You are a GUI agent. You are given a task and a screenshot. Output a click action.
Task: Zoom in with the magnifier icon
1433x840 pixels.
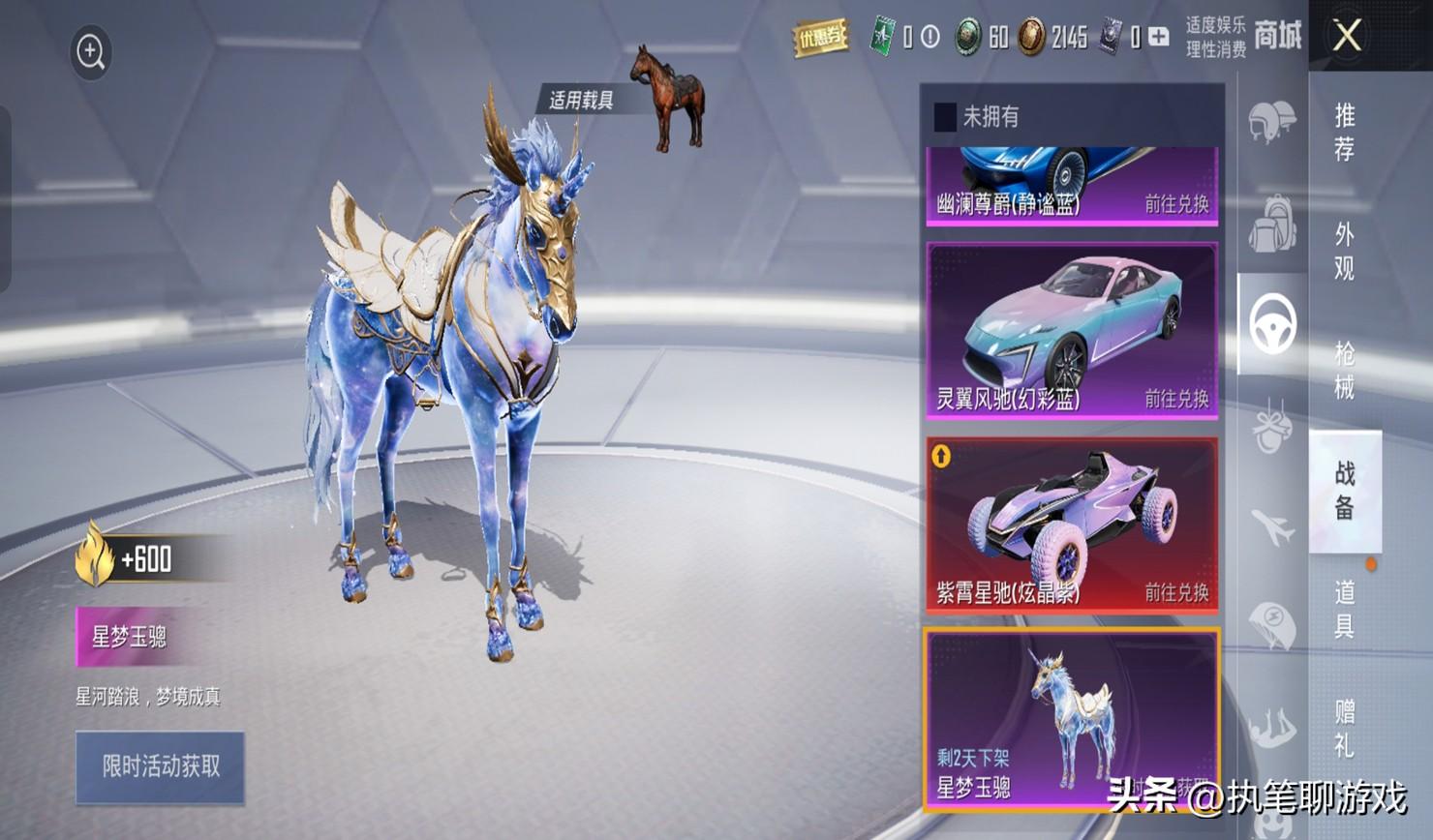tap(91, 52)
